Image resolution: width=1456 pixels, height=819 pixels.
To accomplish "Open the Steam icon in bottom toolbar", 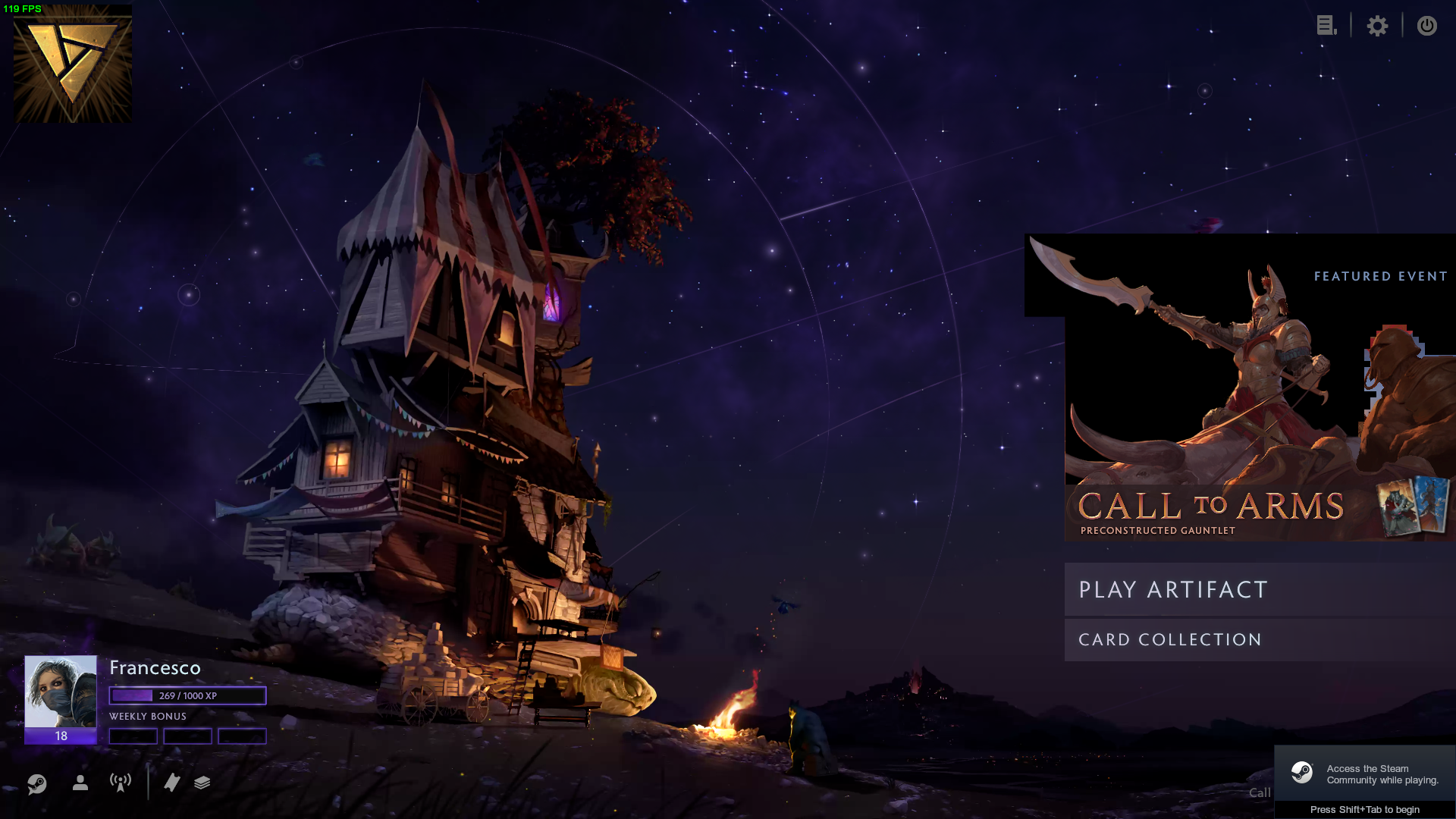I will click(x=36, y=783).
